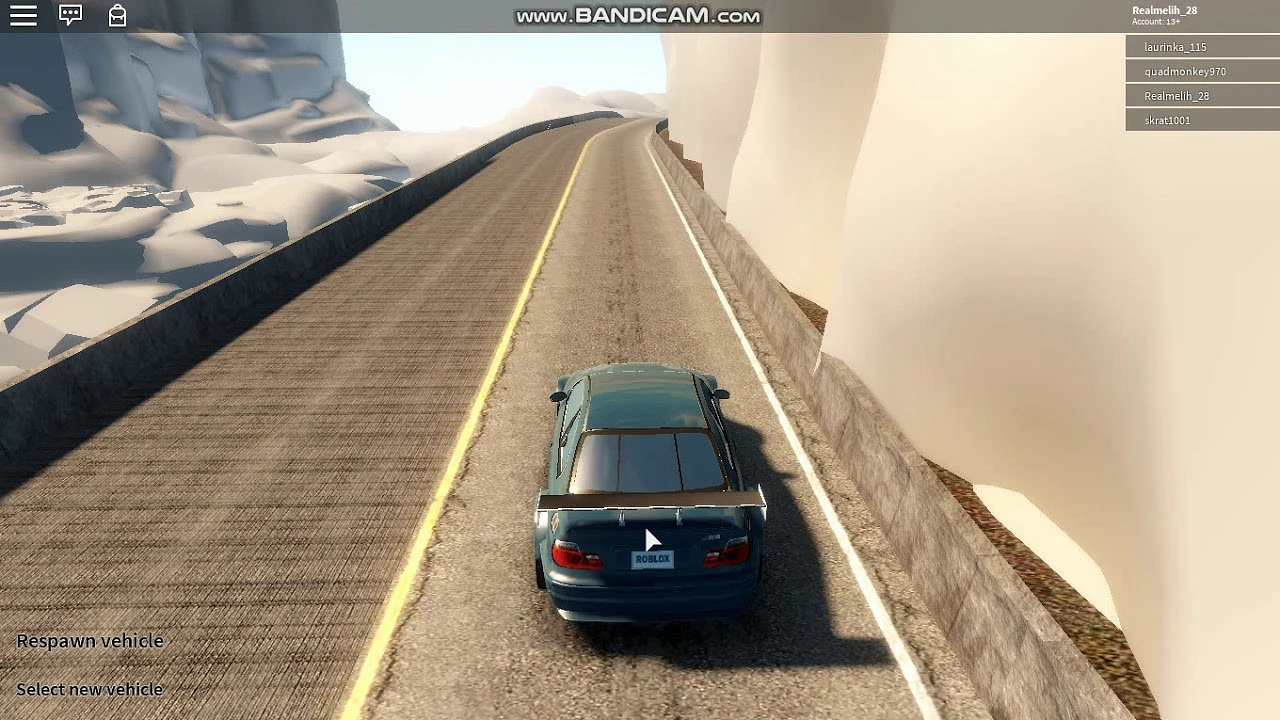Select player quadmonkey970 in the list
Screen dimensions: 1280x720
[x=1200, y=72]
